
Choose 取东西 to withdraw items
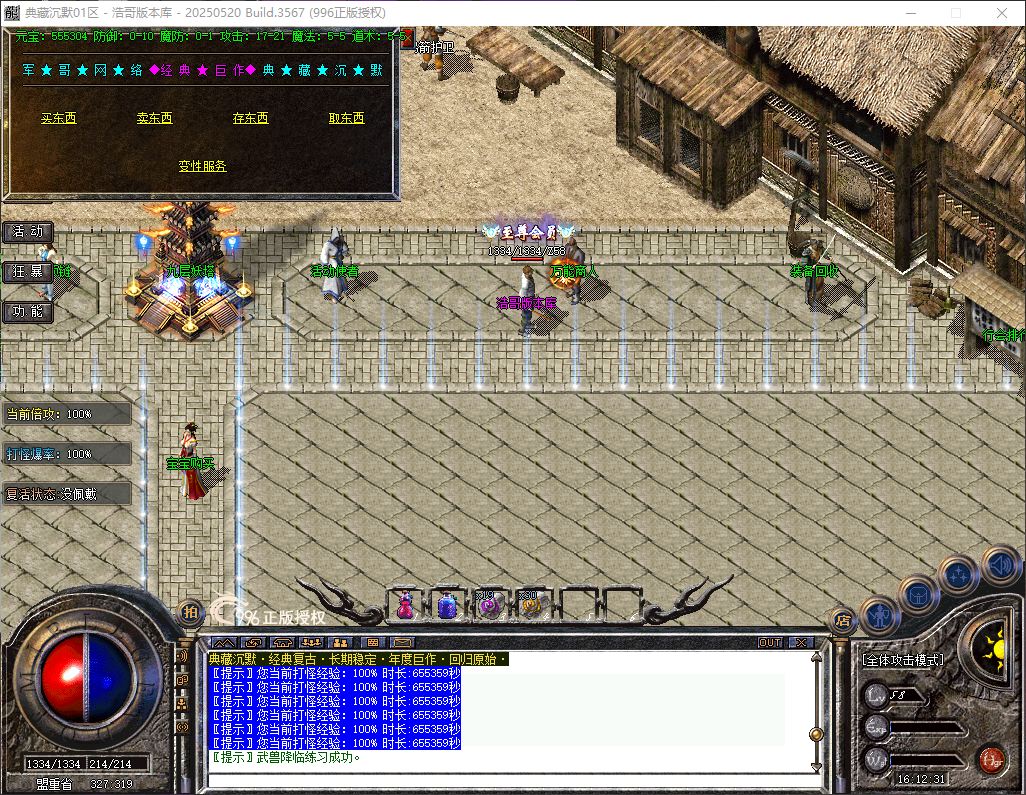346,118
